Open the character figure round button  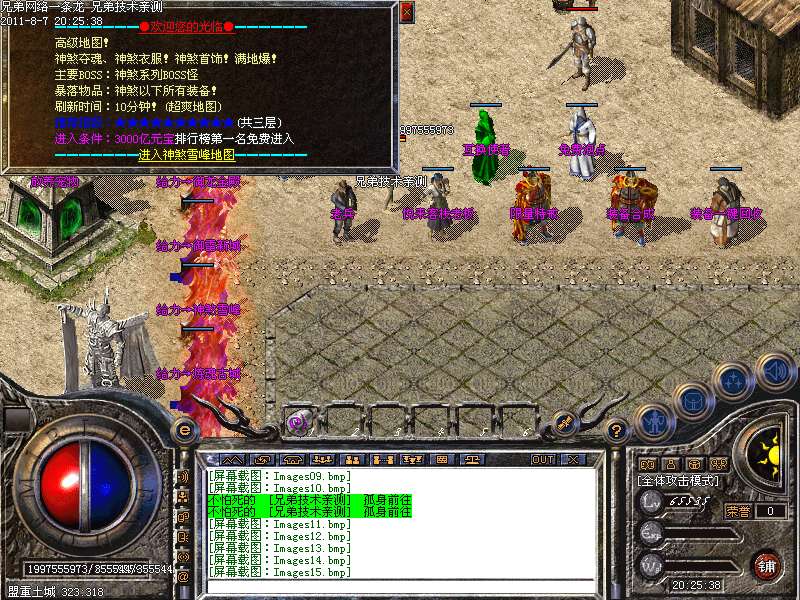pos(652,421)
